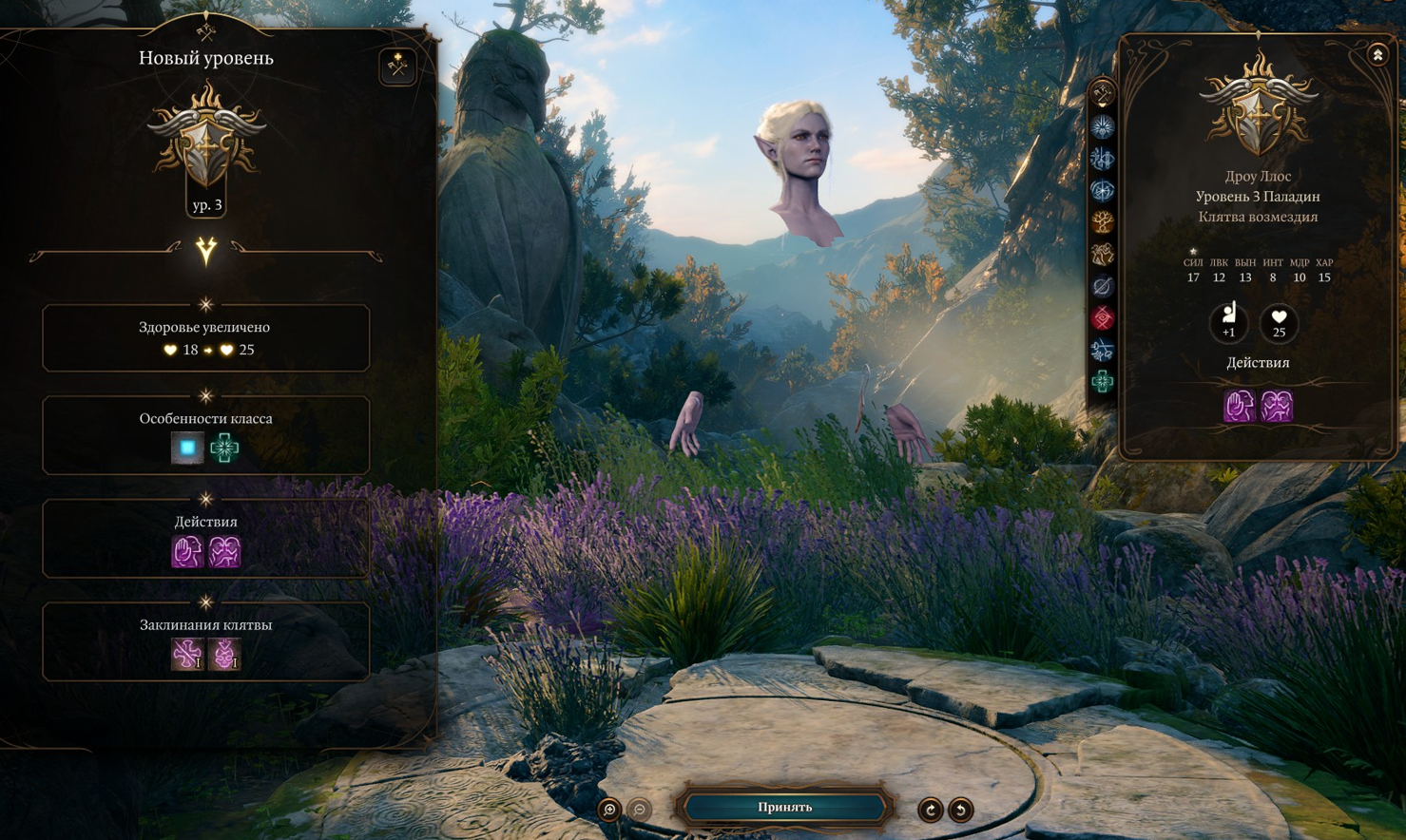Zoom out with the magnifier minus button
1406x840 pixels.
tap(640, 810)
